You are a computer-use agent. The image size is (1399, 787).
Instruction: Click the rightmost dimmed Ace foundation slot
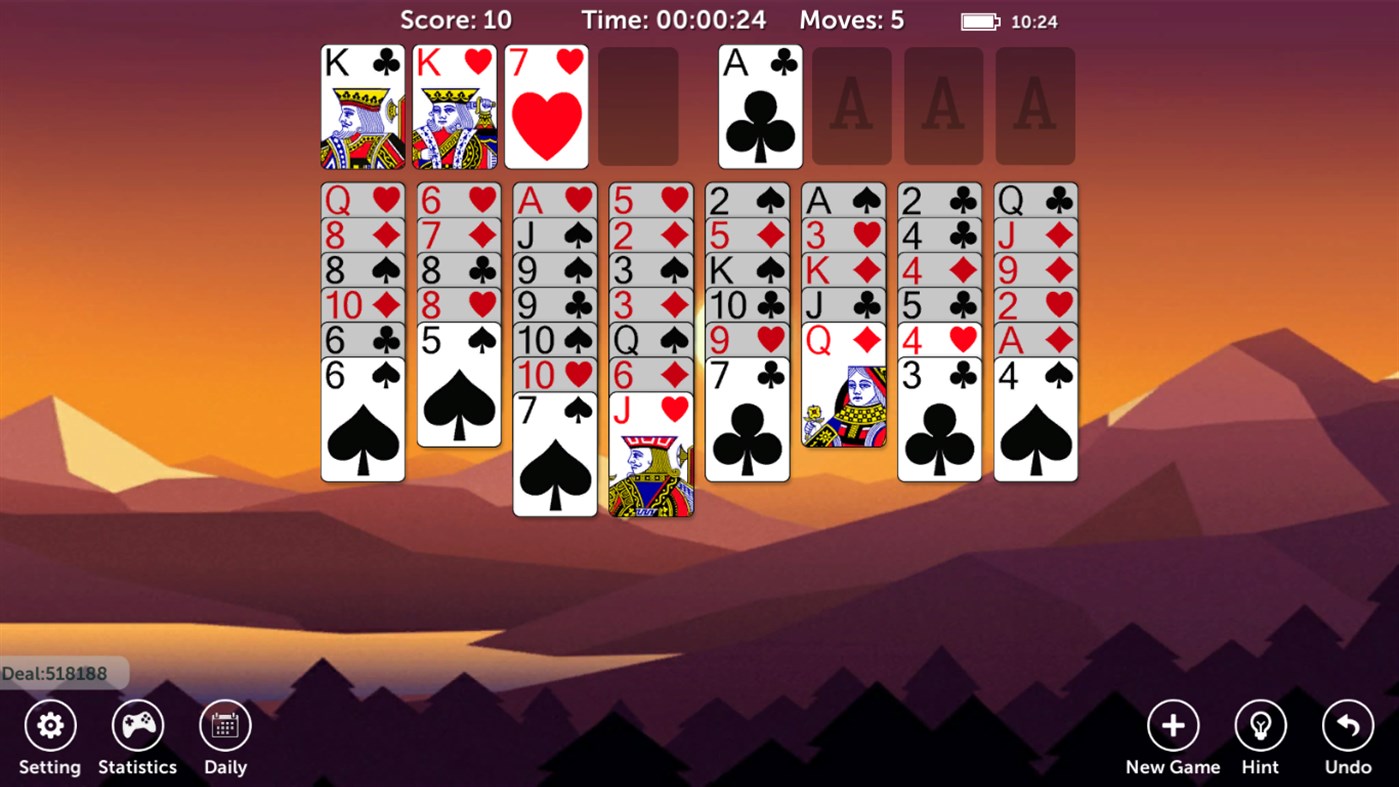(1035, 105)
